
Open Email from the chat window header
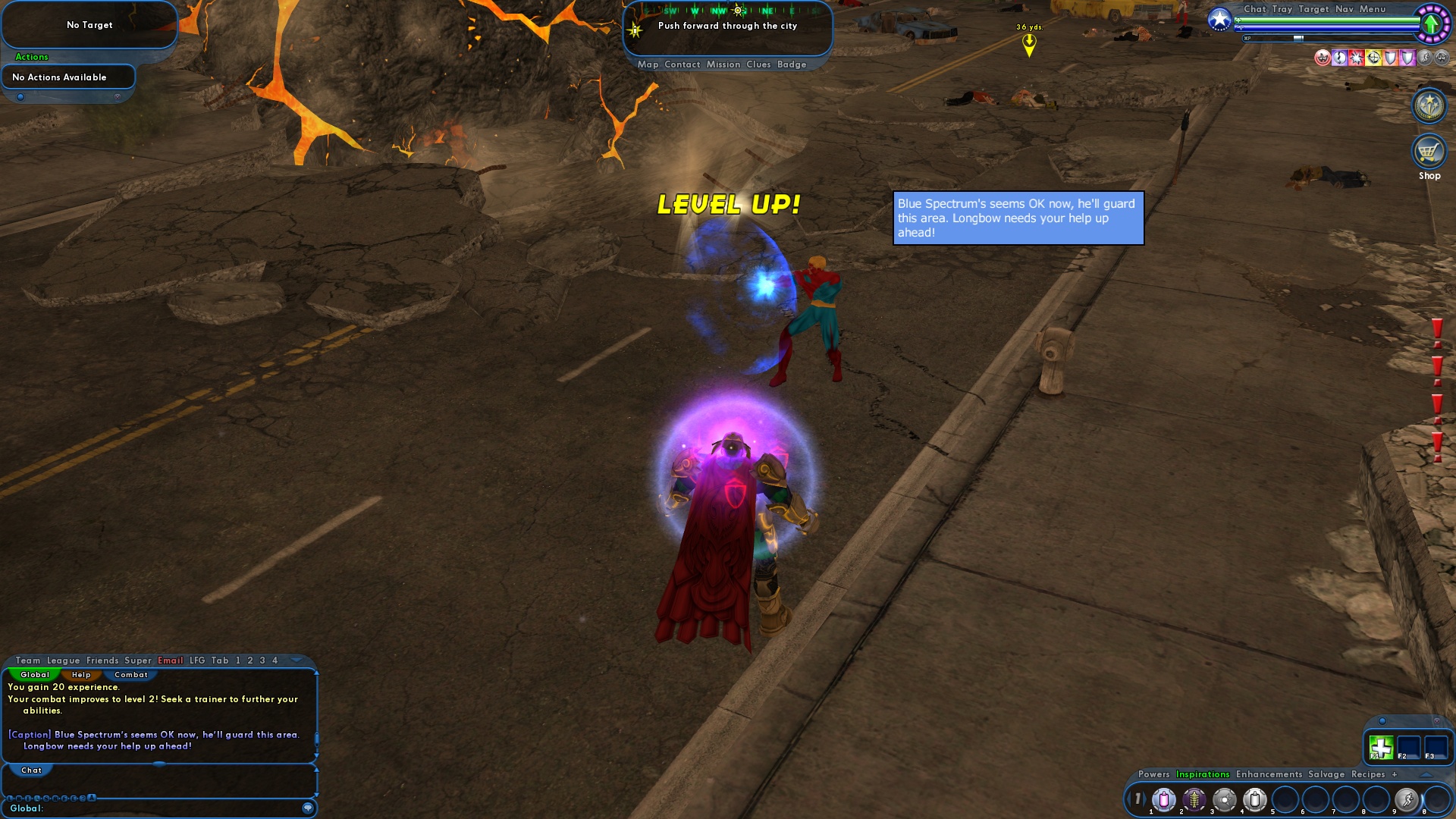(170, 661)
